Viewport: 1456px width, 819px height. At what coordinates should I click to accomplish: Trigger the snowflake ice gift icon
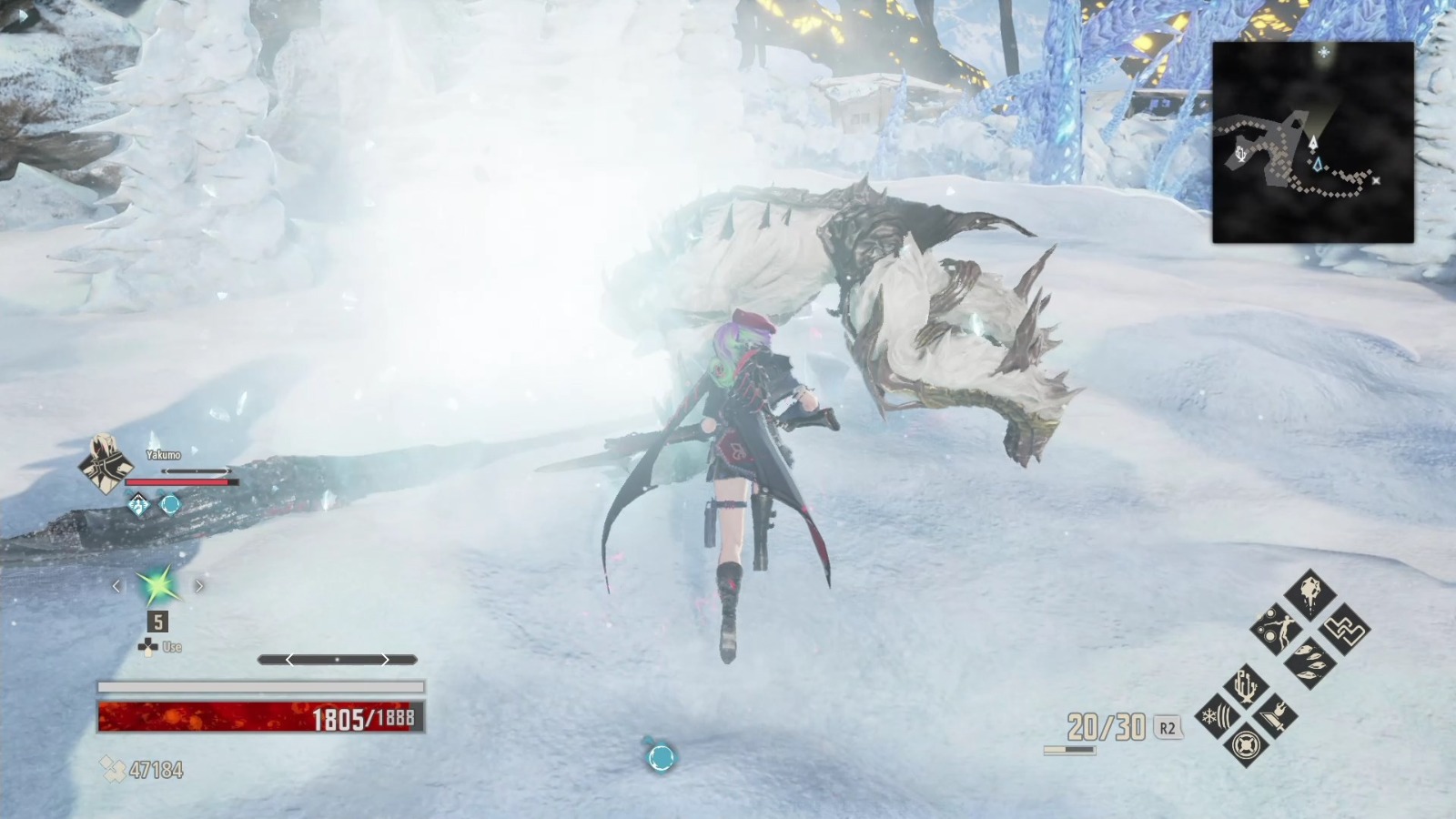pos(1216,716)
